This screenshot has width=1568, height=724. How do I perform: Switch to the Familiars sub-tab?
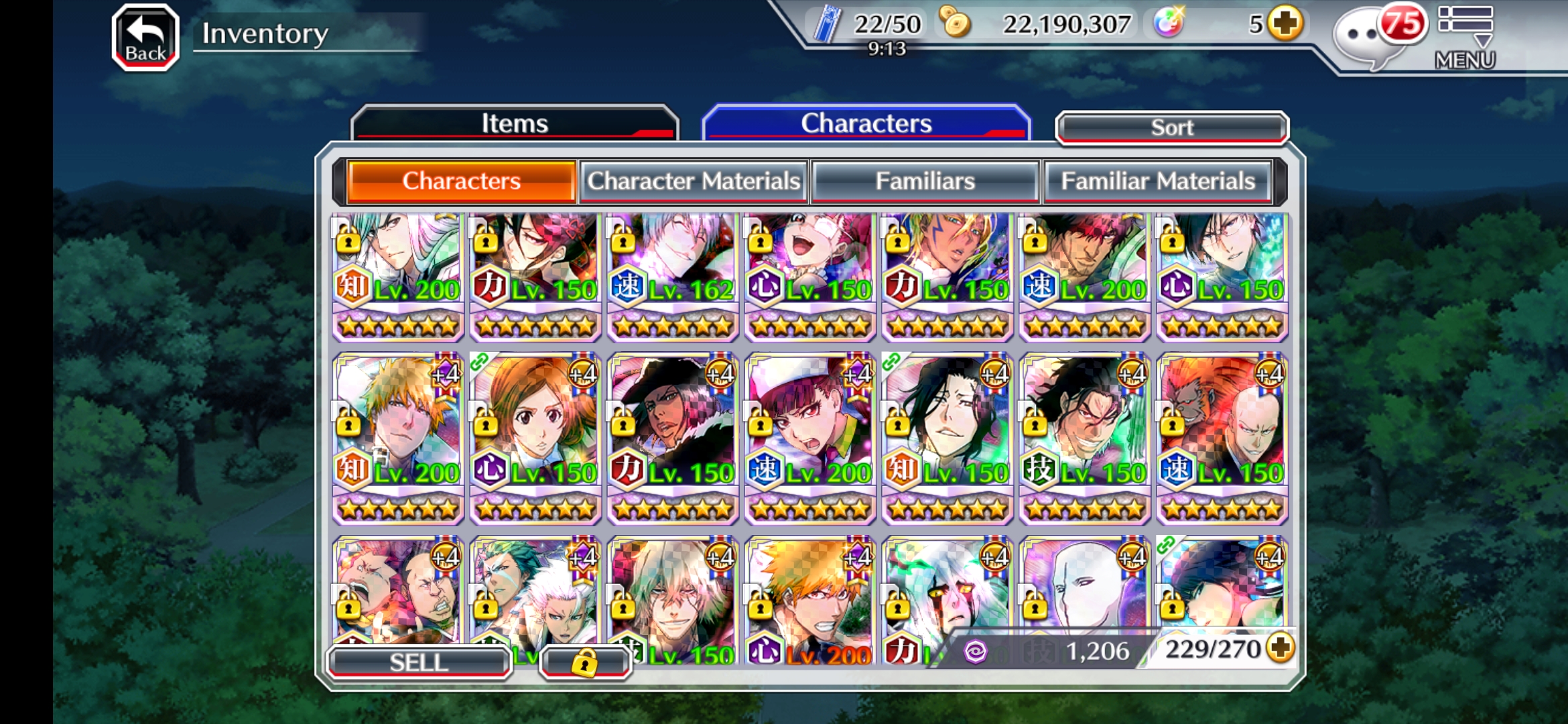(925, 181)
